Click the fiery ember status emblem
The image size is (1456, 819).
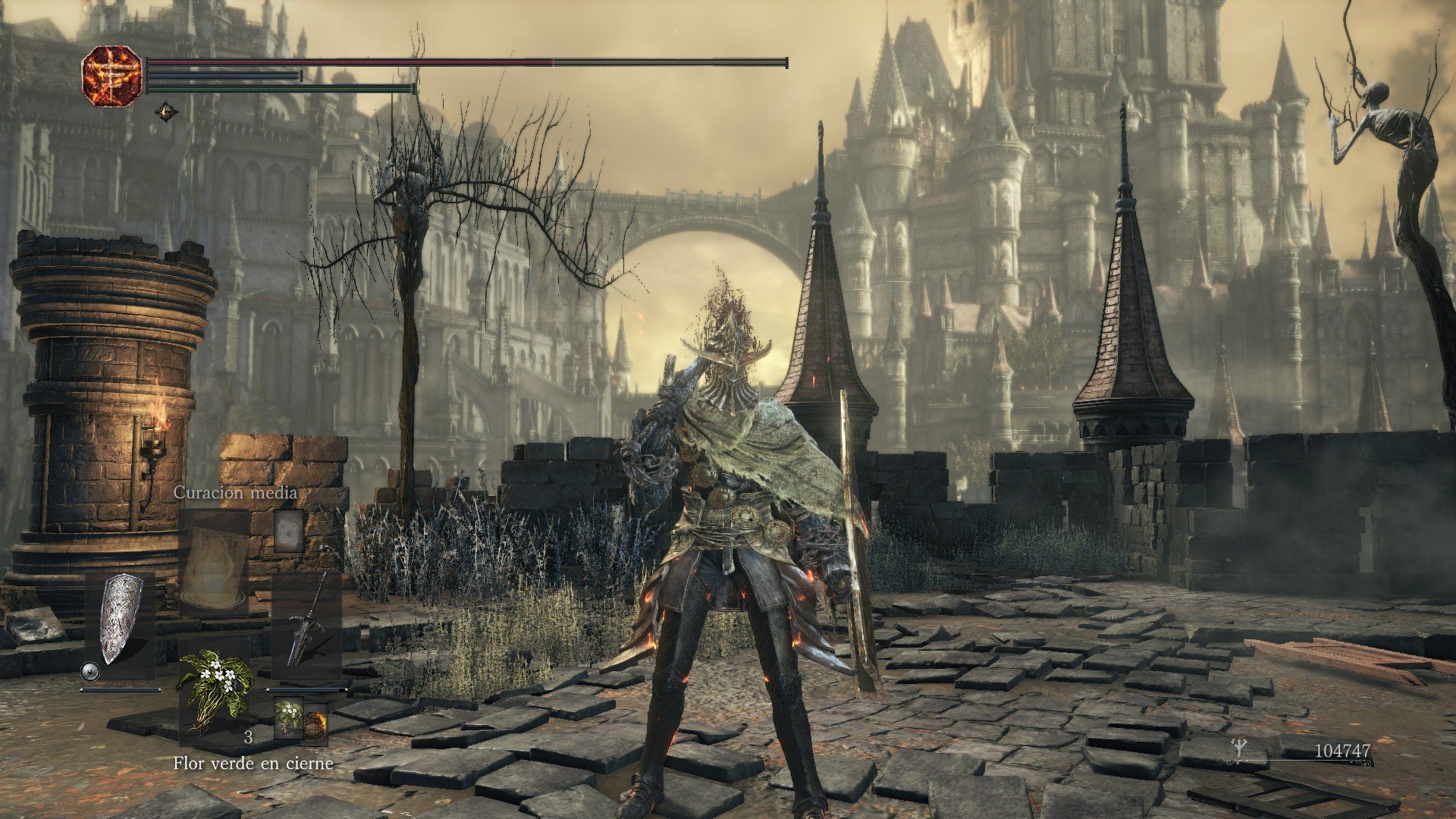tap(112, 75)
